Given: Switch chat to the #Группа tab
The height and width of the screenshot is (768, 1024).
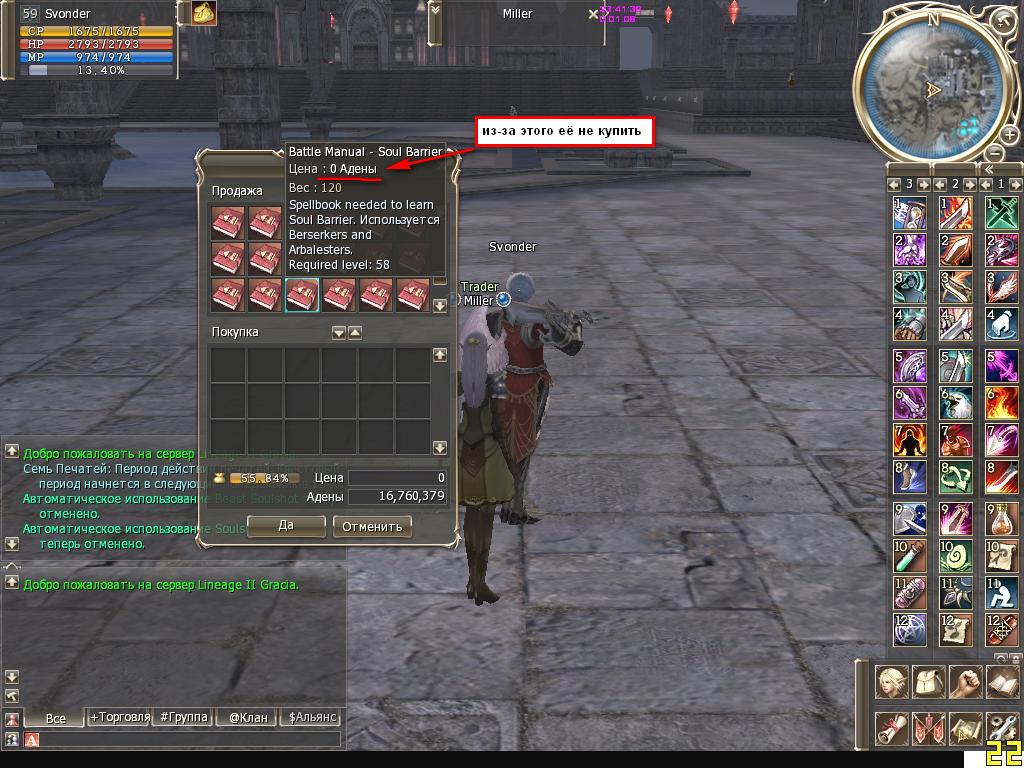Looking at the screenshot, I should coord(184,717).
